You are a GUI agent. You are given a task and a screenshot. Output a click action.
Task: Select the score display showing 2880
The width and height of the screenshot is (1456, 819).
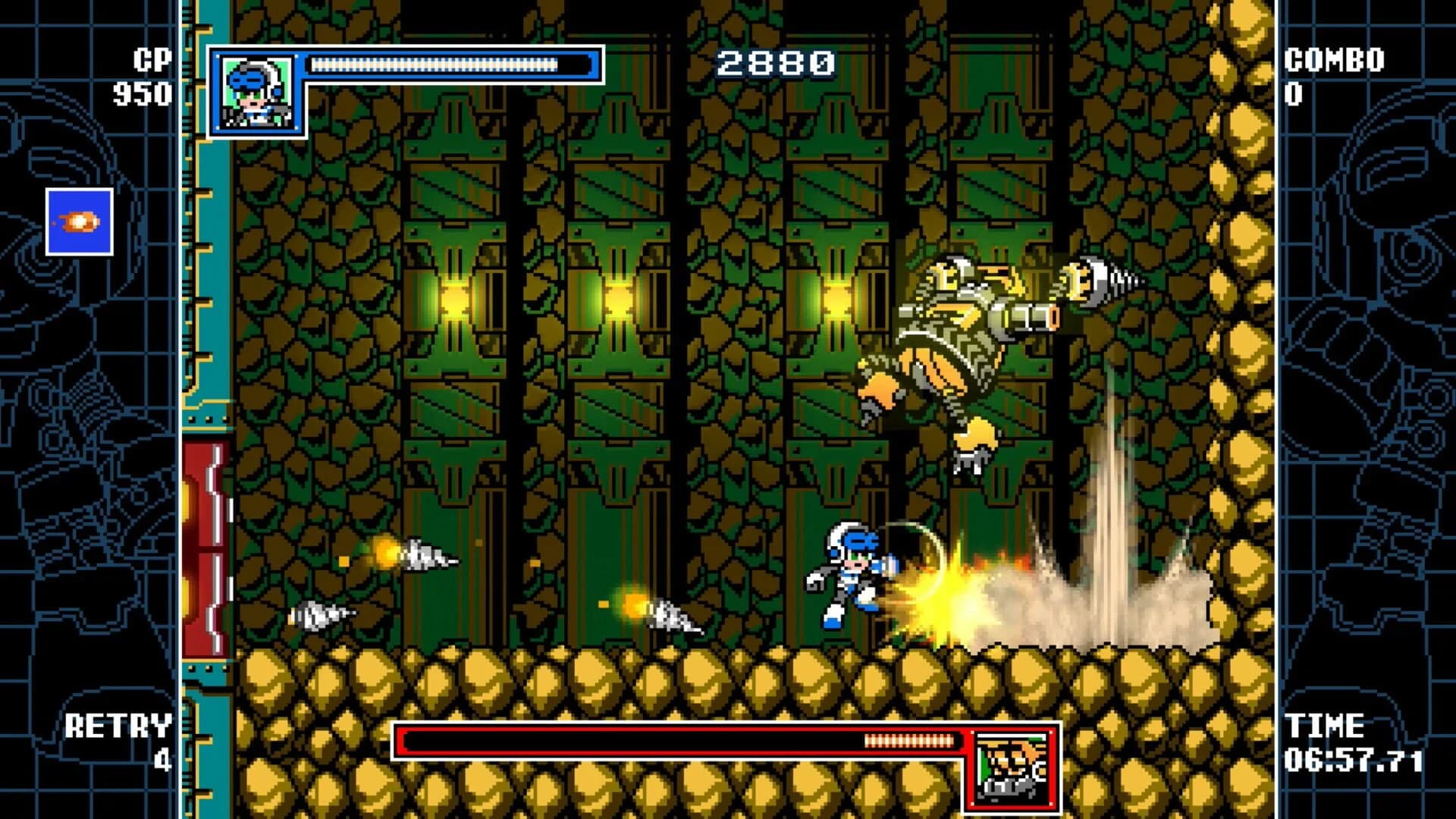click(x=774, y=64)
